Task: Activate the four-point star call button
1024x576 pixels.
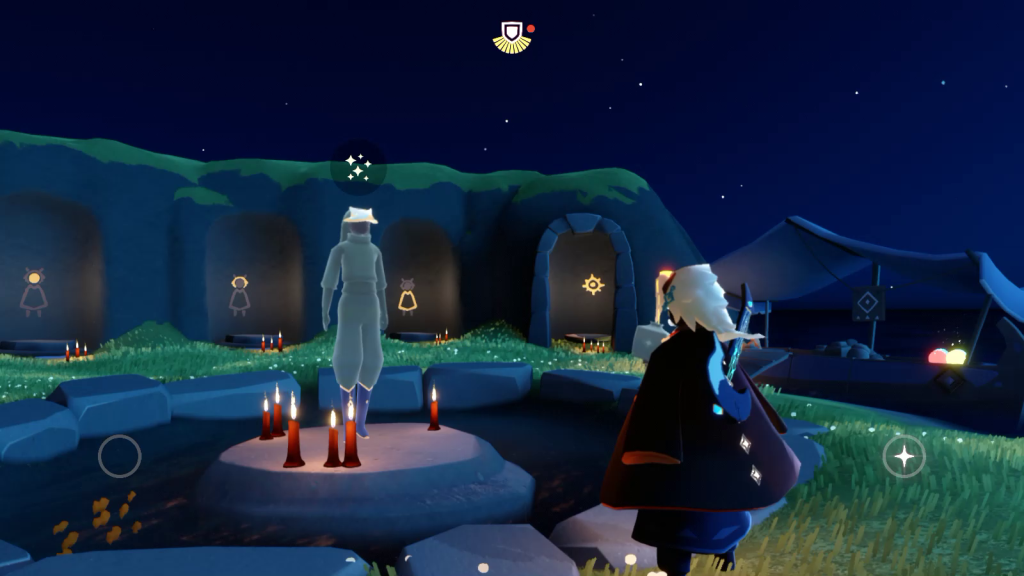Action: (x=904, y=457)
